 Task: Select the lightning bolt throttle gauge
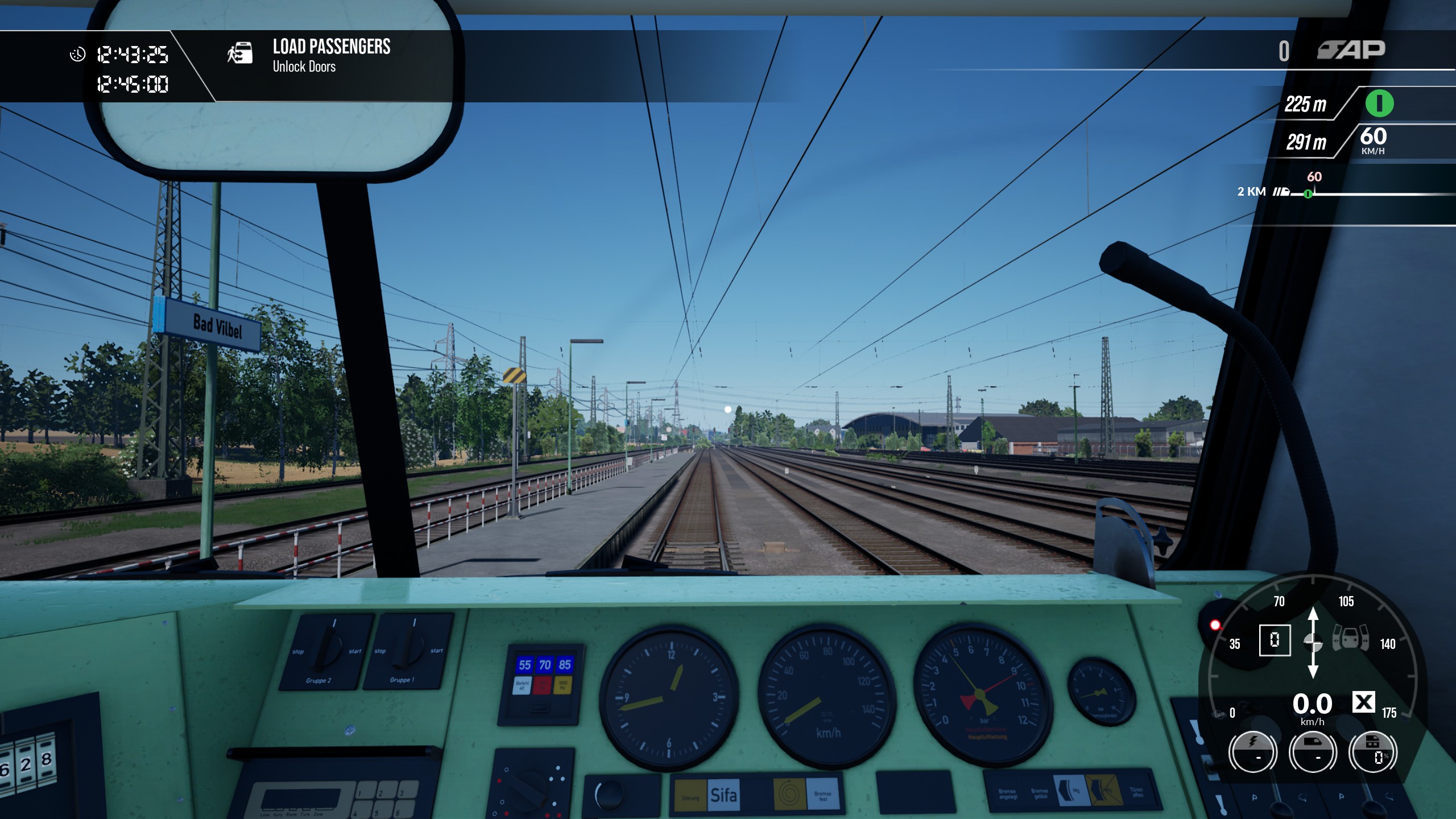1252,751
